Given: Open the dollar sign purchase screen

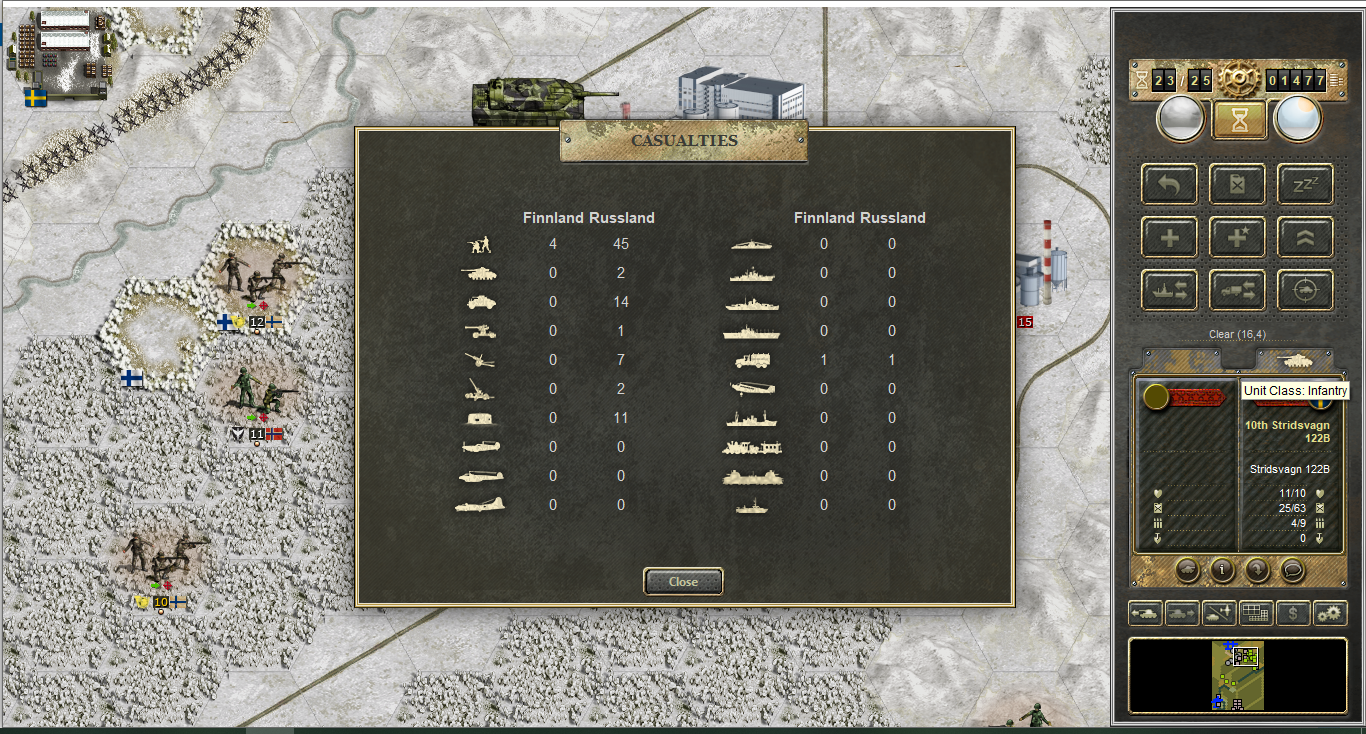Looking at the screenshot, I should (1293, 613).
